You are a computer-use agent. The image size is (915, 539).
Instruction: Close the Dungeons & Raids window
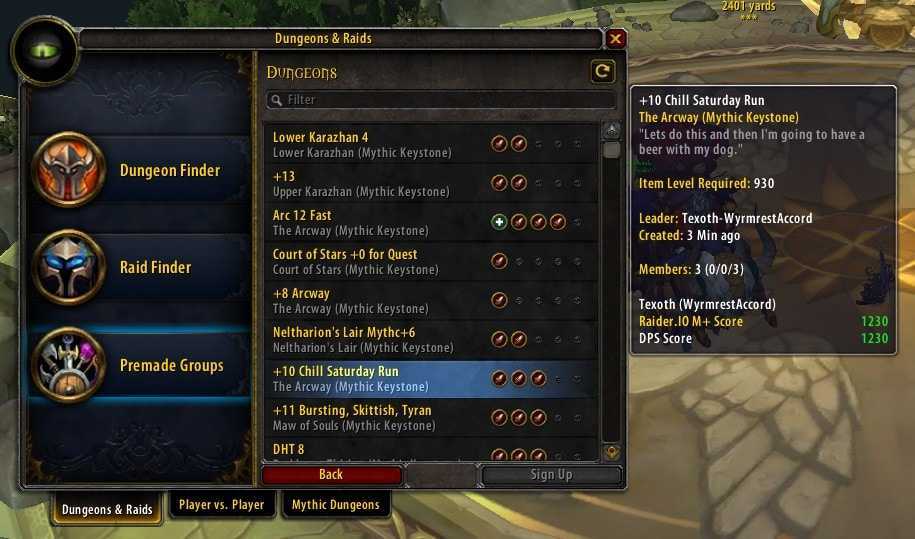pyautogui.click(x=615, y=39)
